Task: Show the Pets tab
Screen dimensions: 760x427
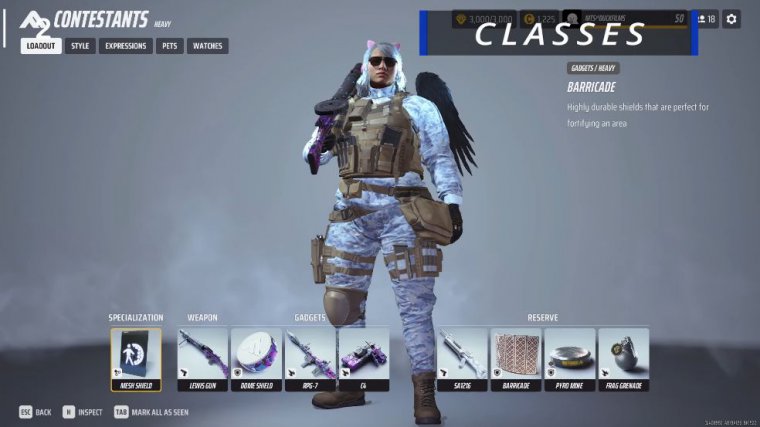Action: coord(170,46)
